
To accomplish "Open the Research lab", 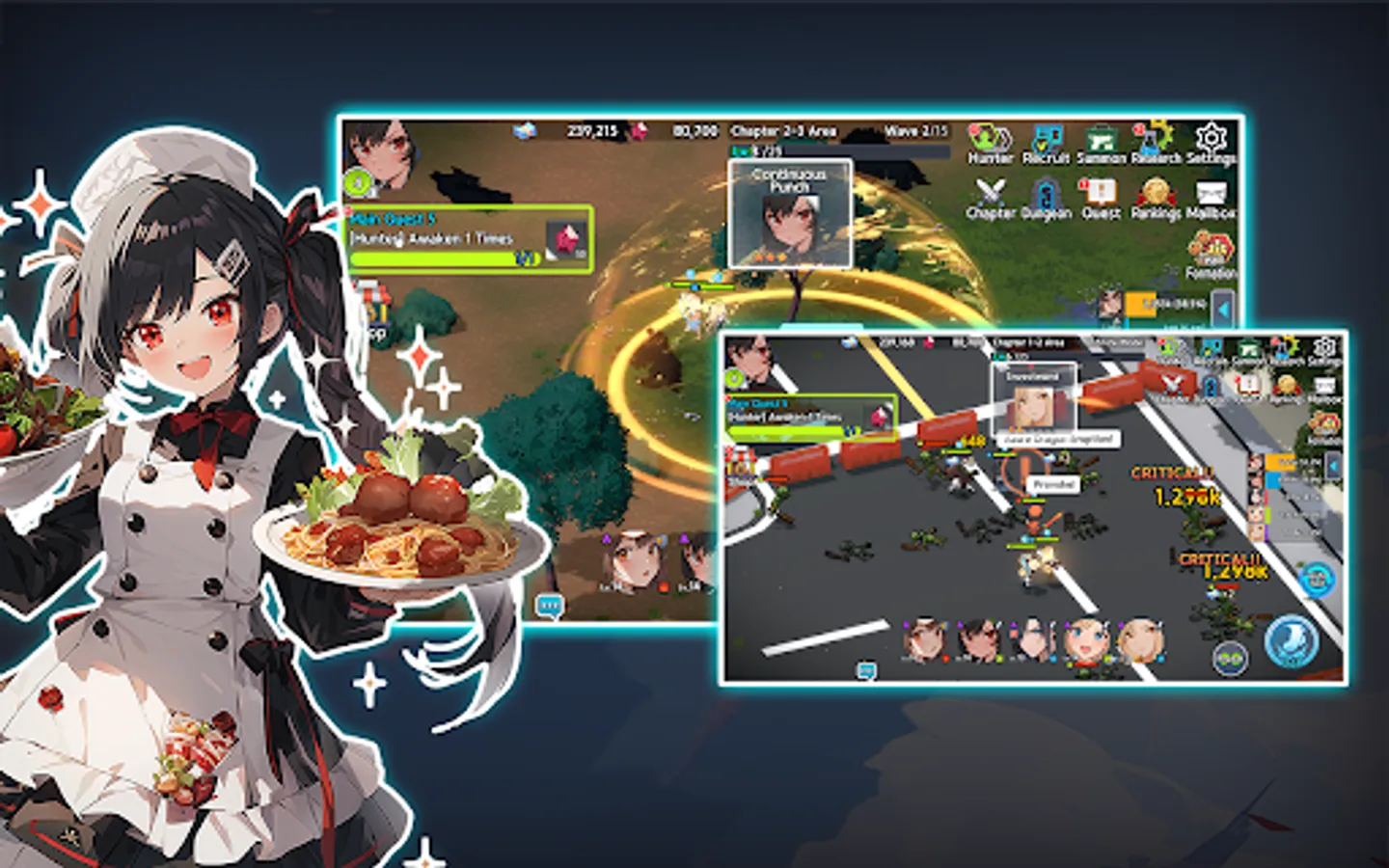I will tap(1155, 138).
